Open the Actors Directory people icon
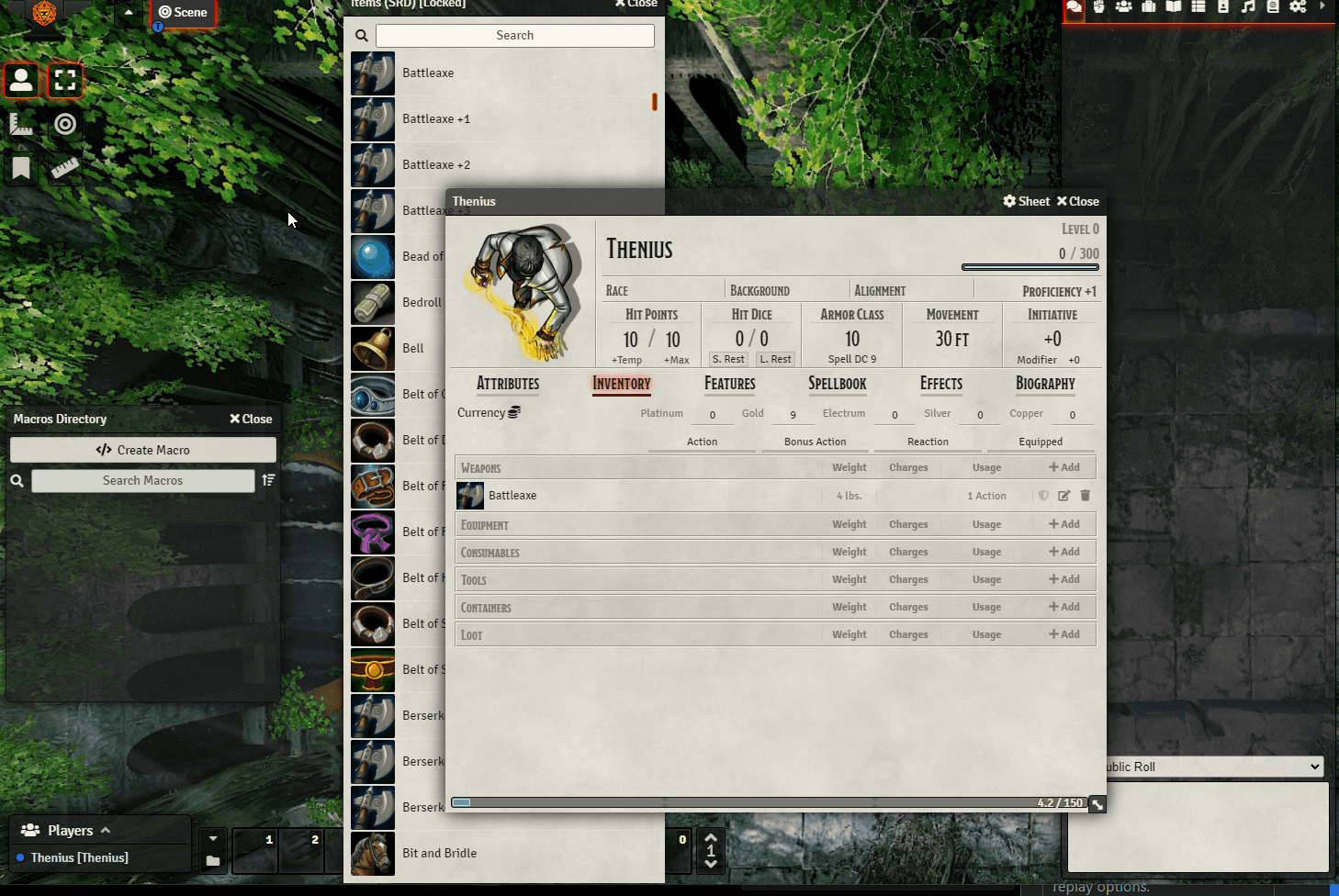This screenshot has height=896, width=1339. click(1123, 7)
